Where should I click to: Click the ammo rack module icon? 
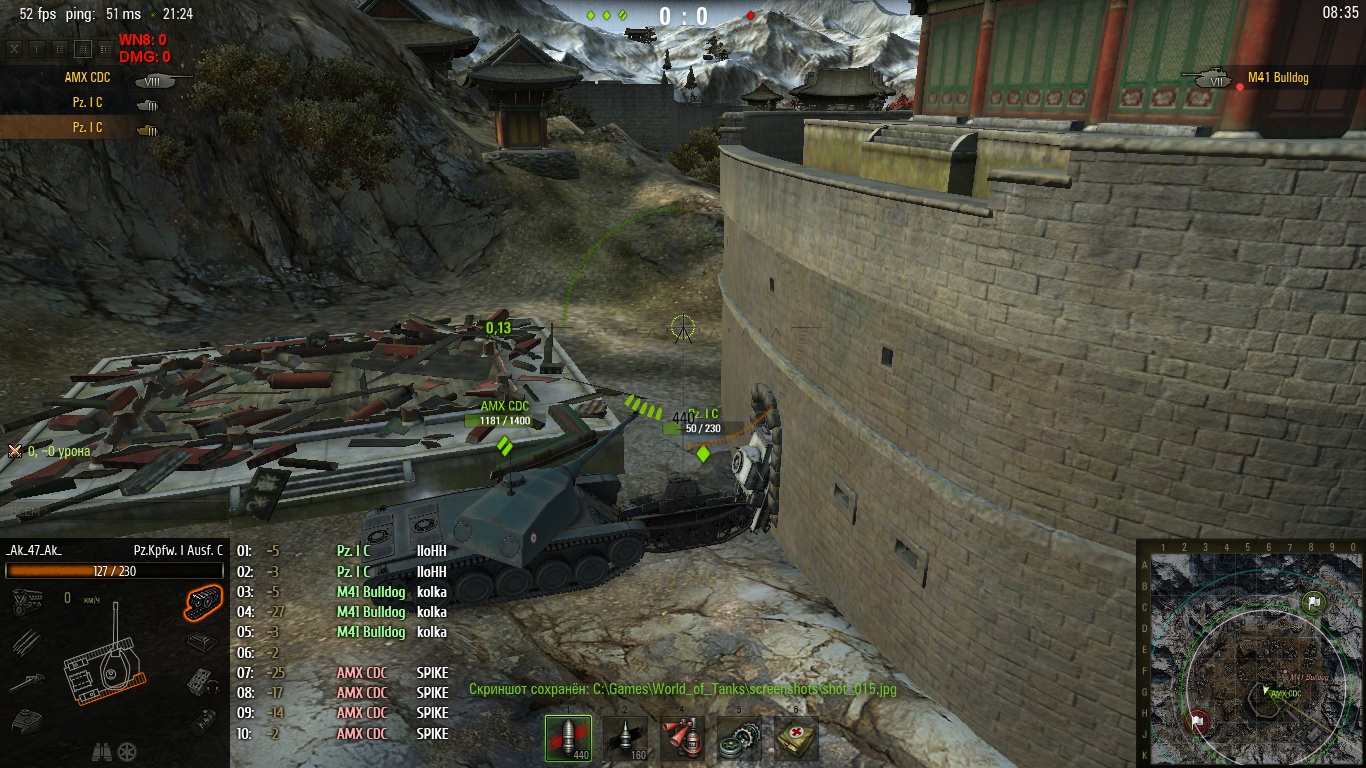click(25, 640)
